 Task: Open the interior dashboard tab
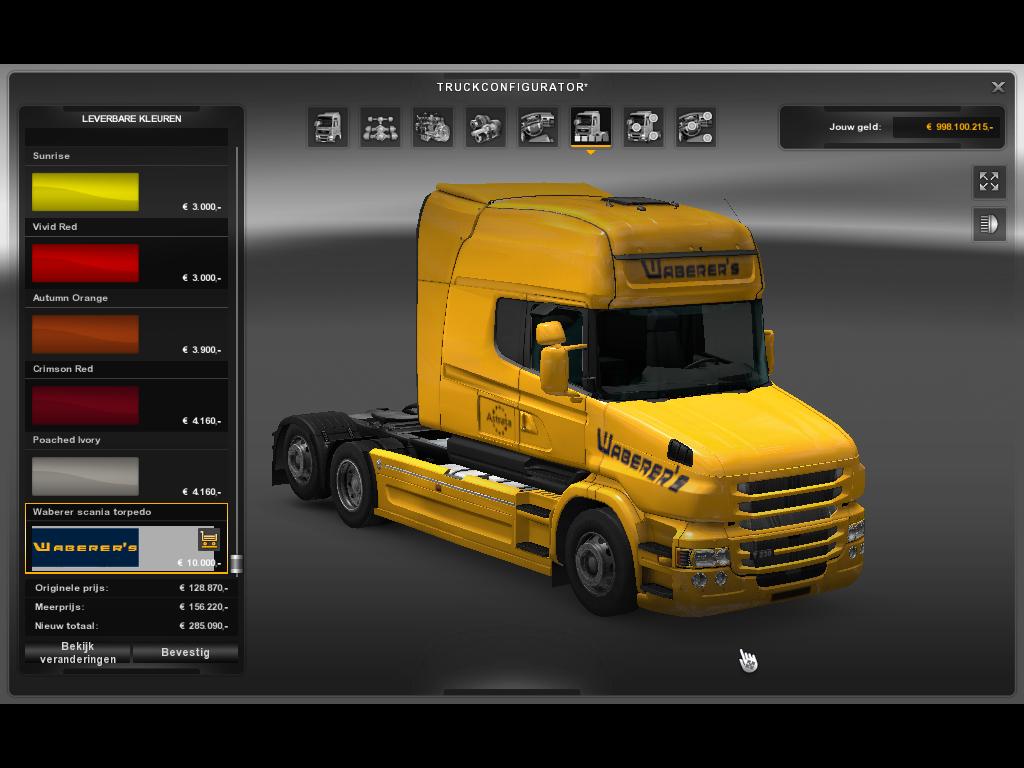[538, 127]
